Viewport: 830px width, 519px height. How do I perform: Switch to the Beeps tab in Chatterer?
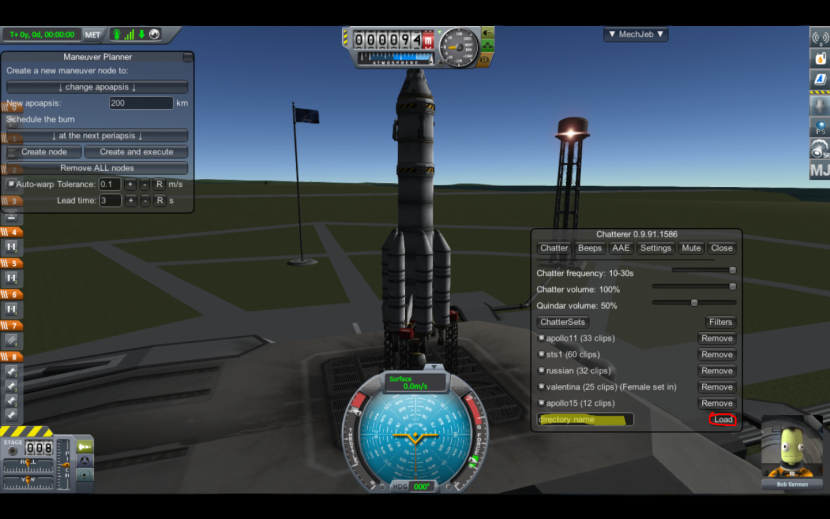[x=590, y=248]
